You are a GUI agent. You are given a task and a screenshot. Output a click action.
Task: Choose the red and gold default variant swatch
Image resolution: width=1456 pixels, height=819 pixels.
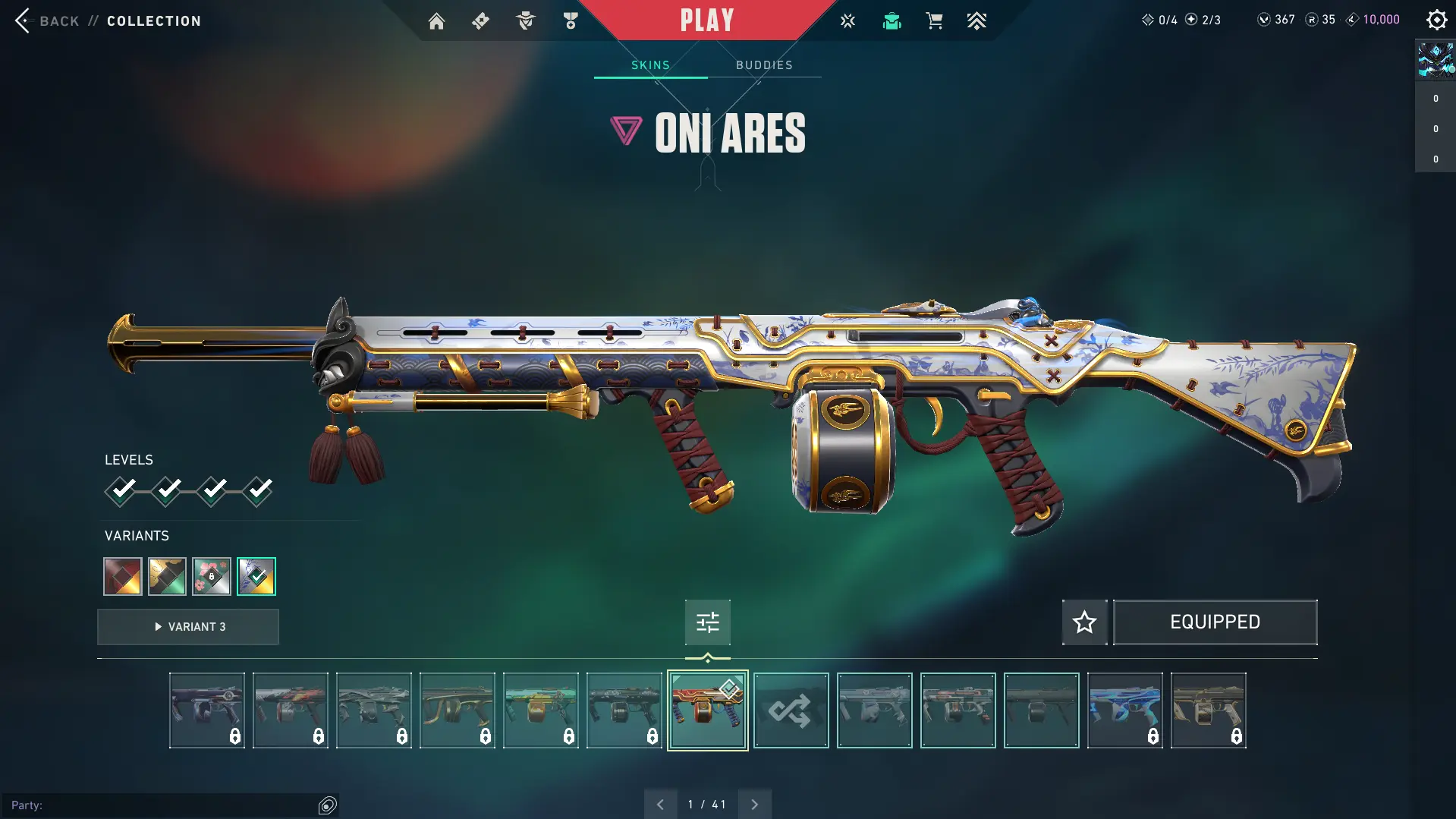point(123,577)
